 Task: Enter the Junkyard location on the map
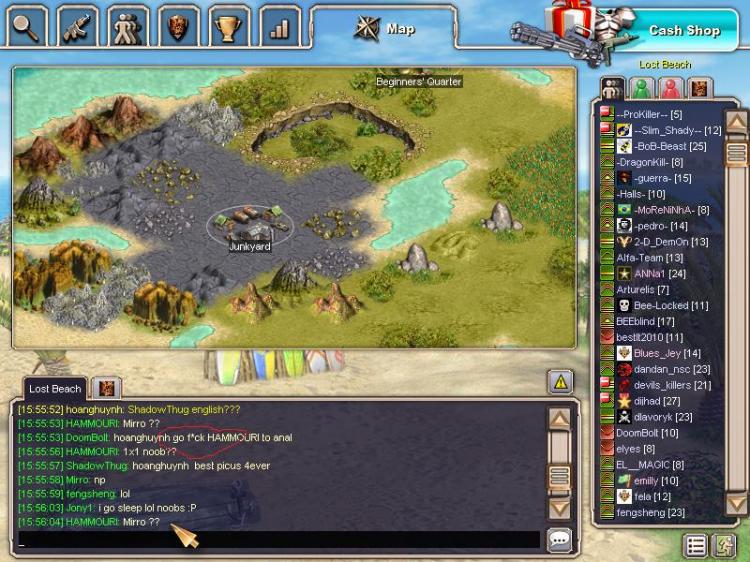[248, 226]
